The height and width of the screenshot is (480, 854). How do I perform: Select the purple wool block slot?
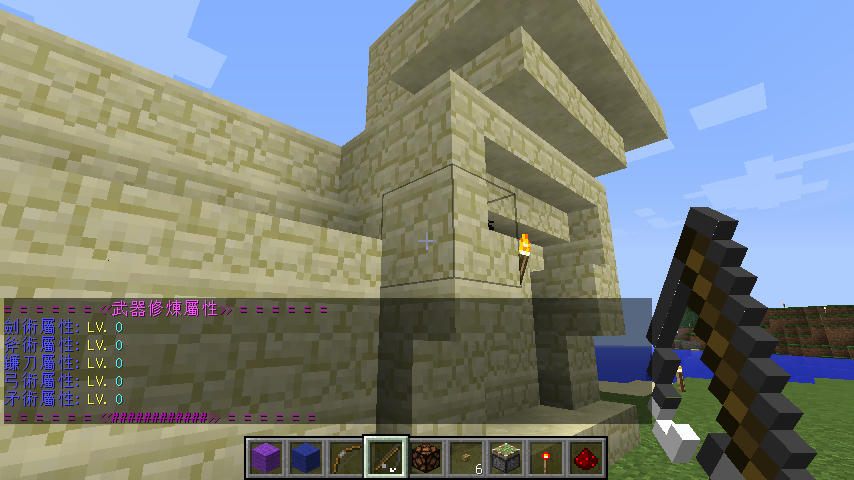[x=265, y=458]
